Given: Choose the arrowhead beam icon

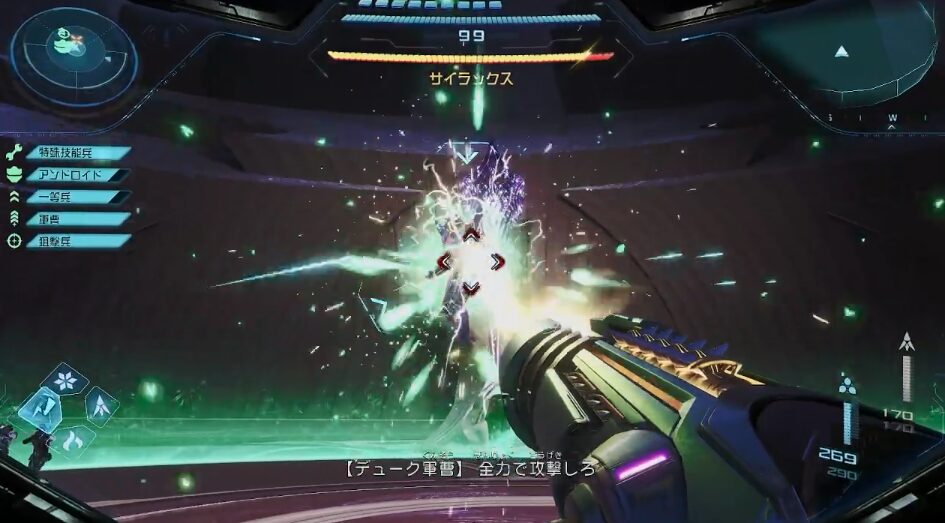Looking at the screenshot, I should pos(100,405).
